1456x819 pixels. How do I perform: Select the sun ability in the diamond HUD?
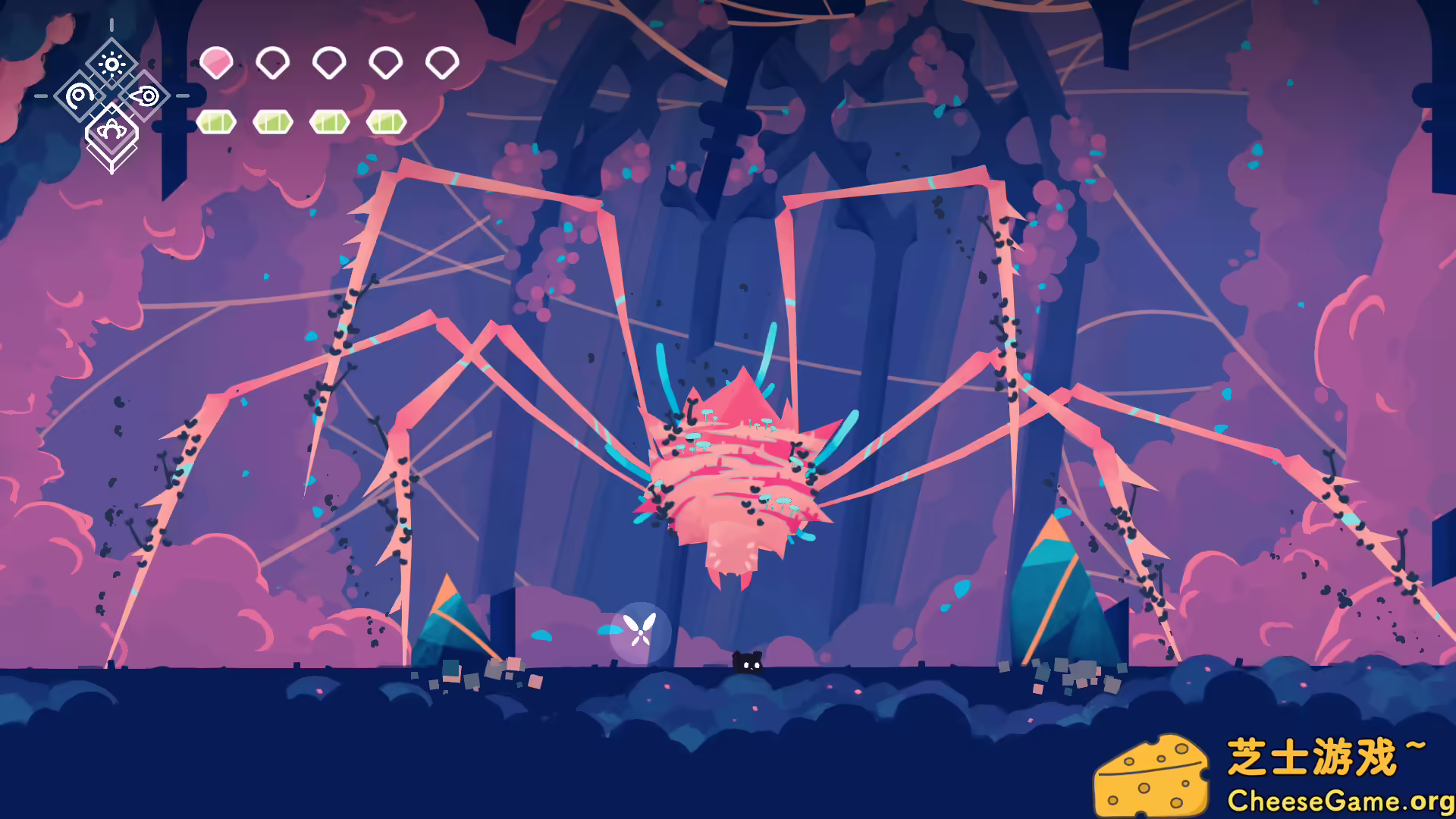111,64
